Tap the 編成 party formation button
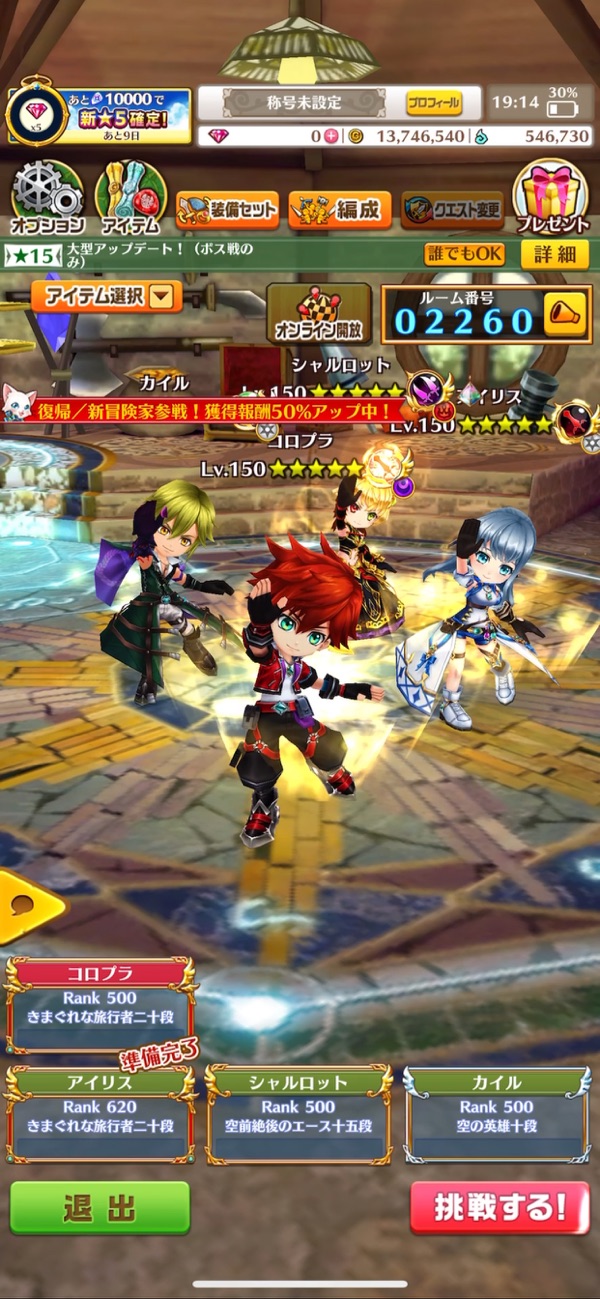Screen dimensions: 600x1299 (x=340, y=210)
